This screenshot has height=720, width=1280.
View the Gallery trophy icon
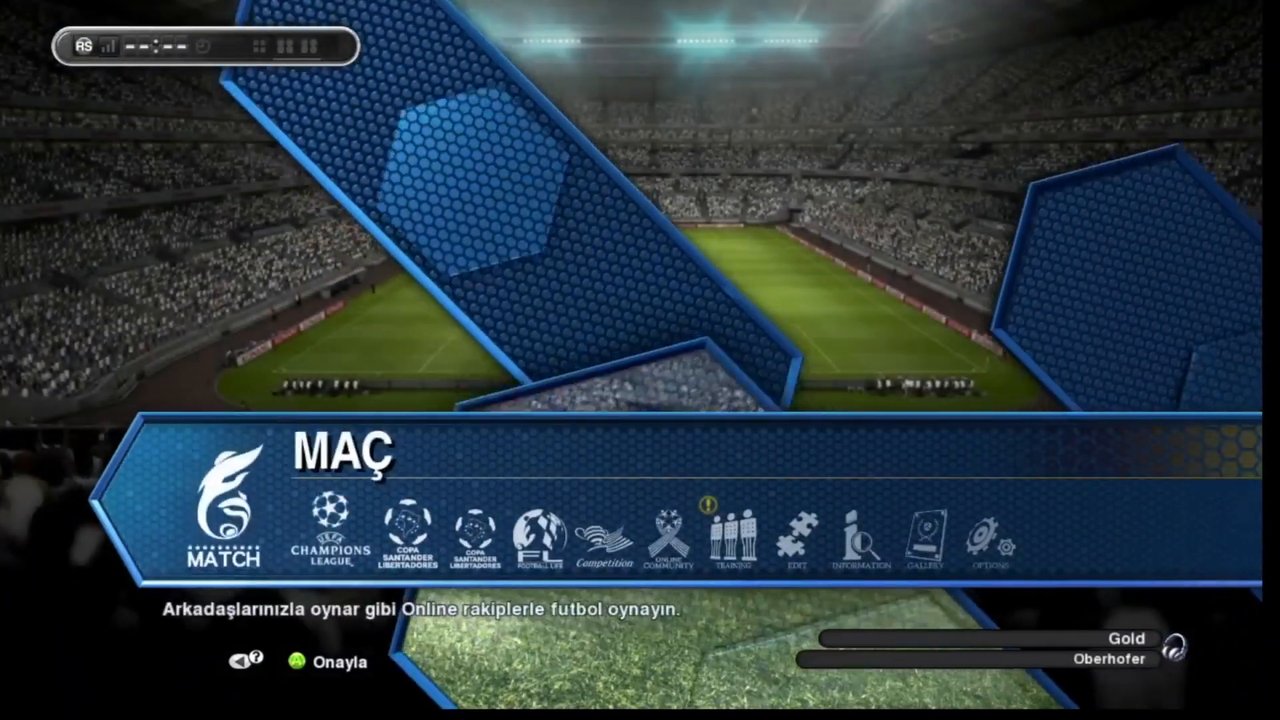[925, 535]
